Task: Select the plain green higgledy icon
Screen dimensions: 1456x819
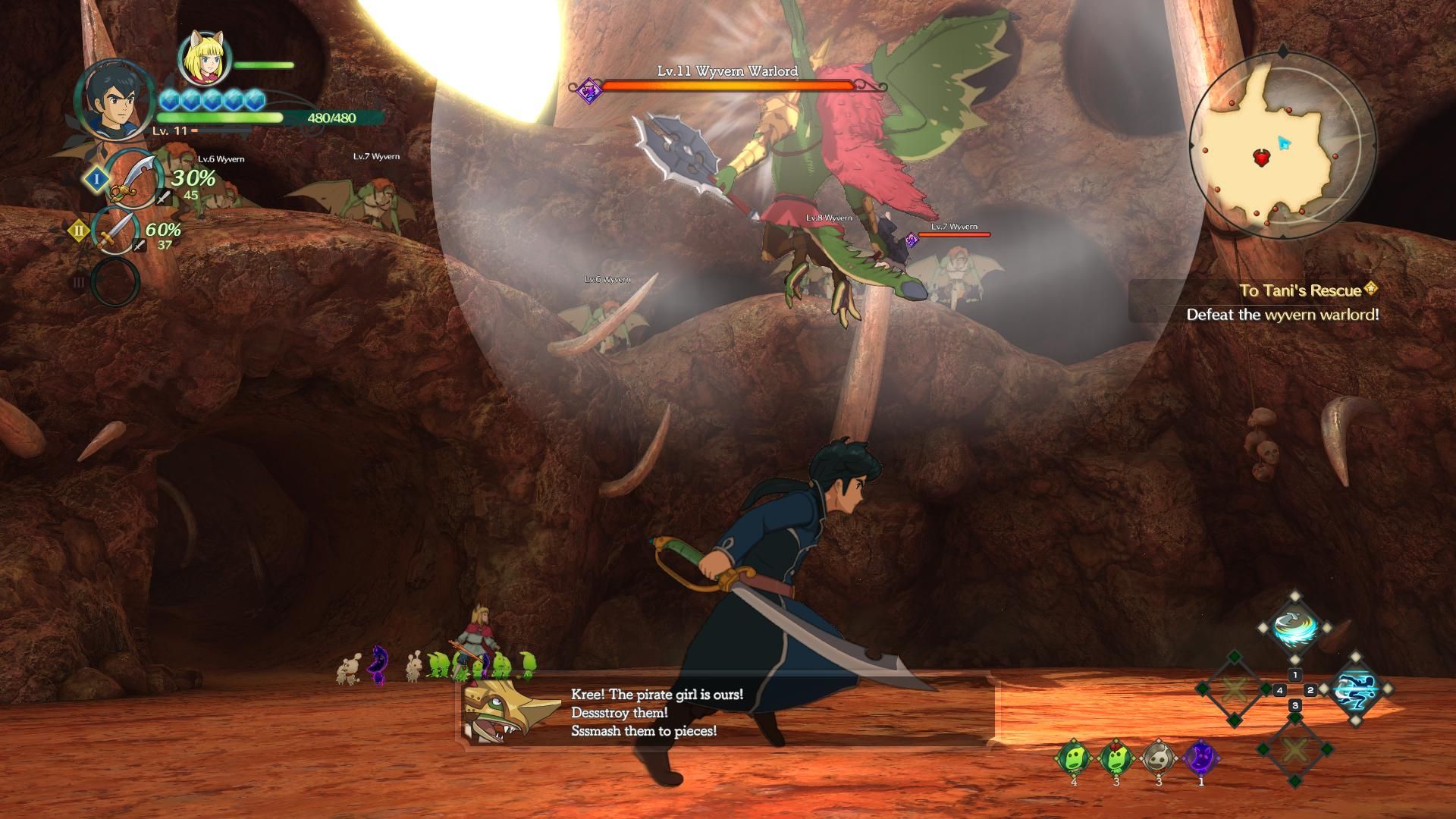Action: click(x=1074, y=758)
